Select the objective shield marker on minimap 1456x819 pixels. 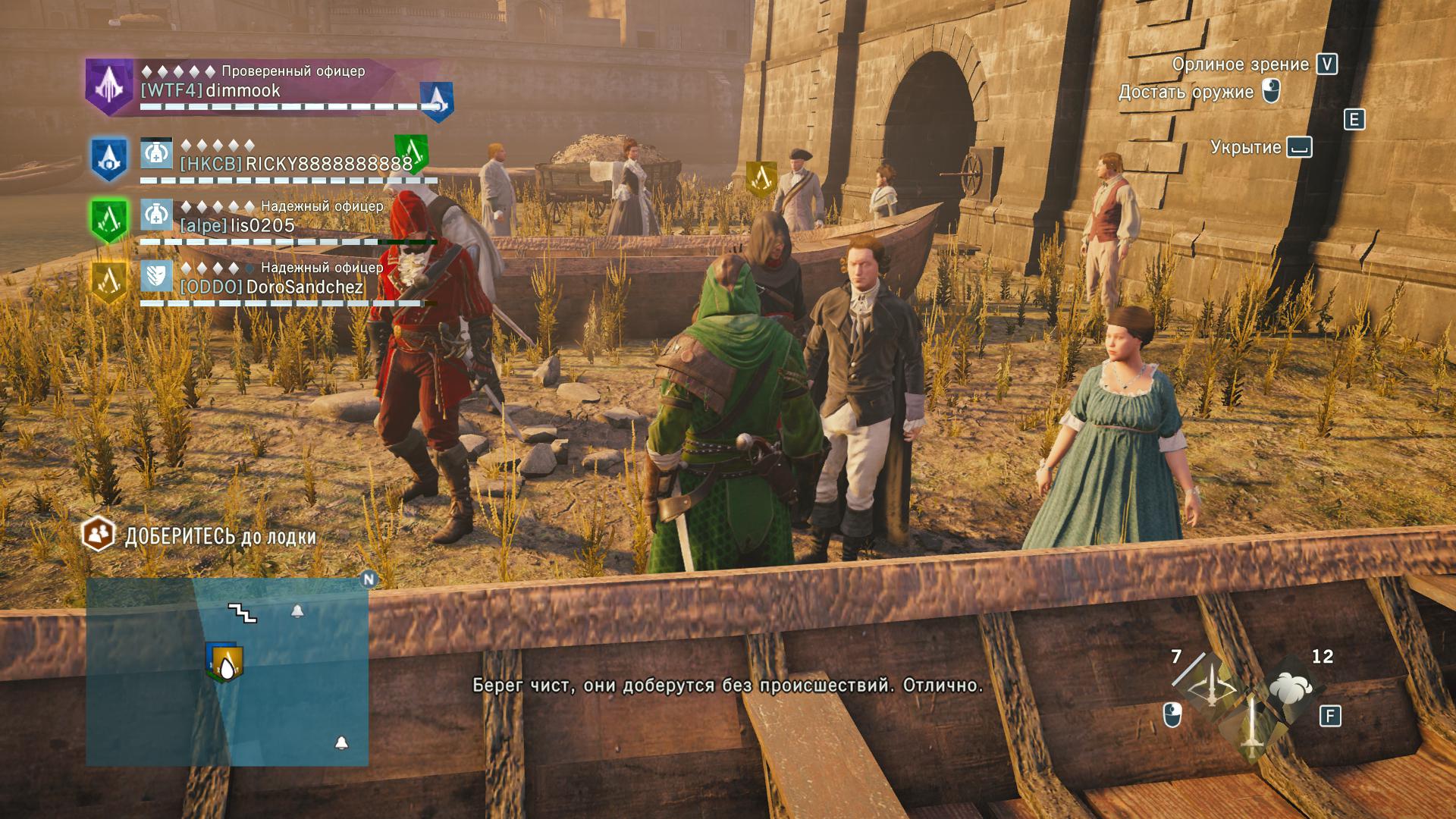(225, 664)
